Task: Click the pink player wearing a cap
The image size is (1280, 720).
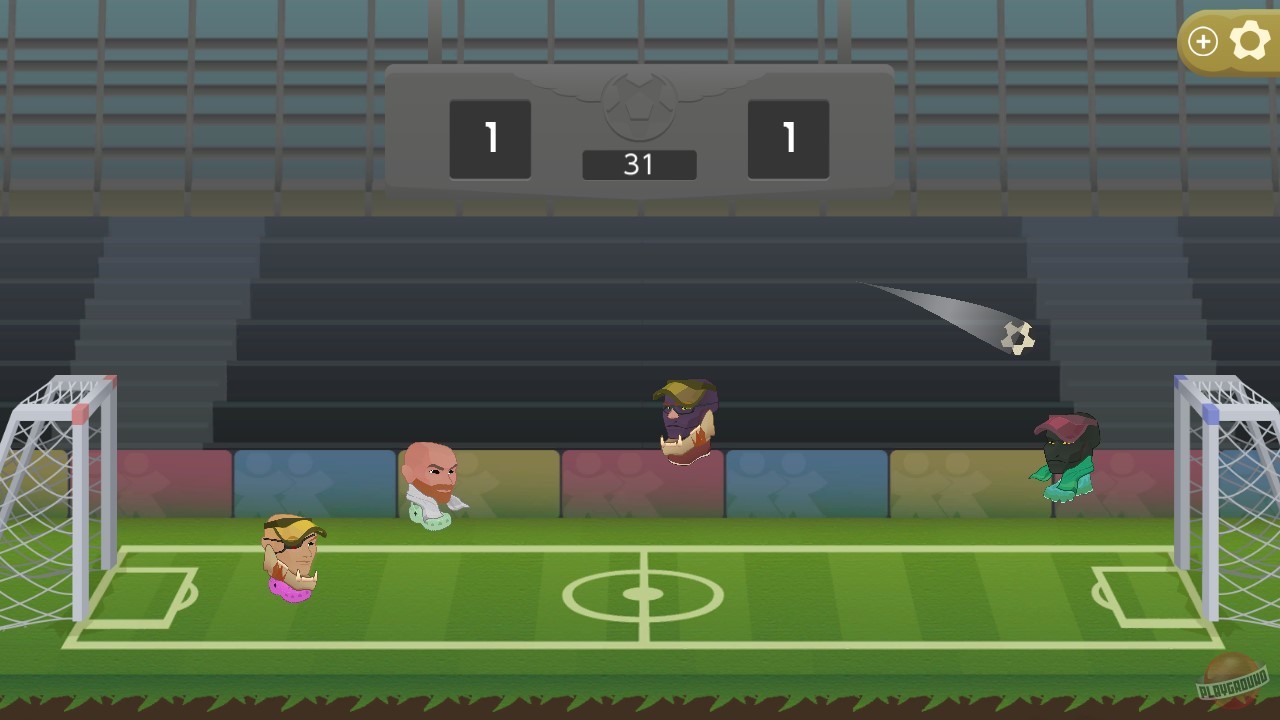Action: 290,555
